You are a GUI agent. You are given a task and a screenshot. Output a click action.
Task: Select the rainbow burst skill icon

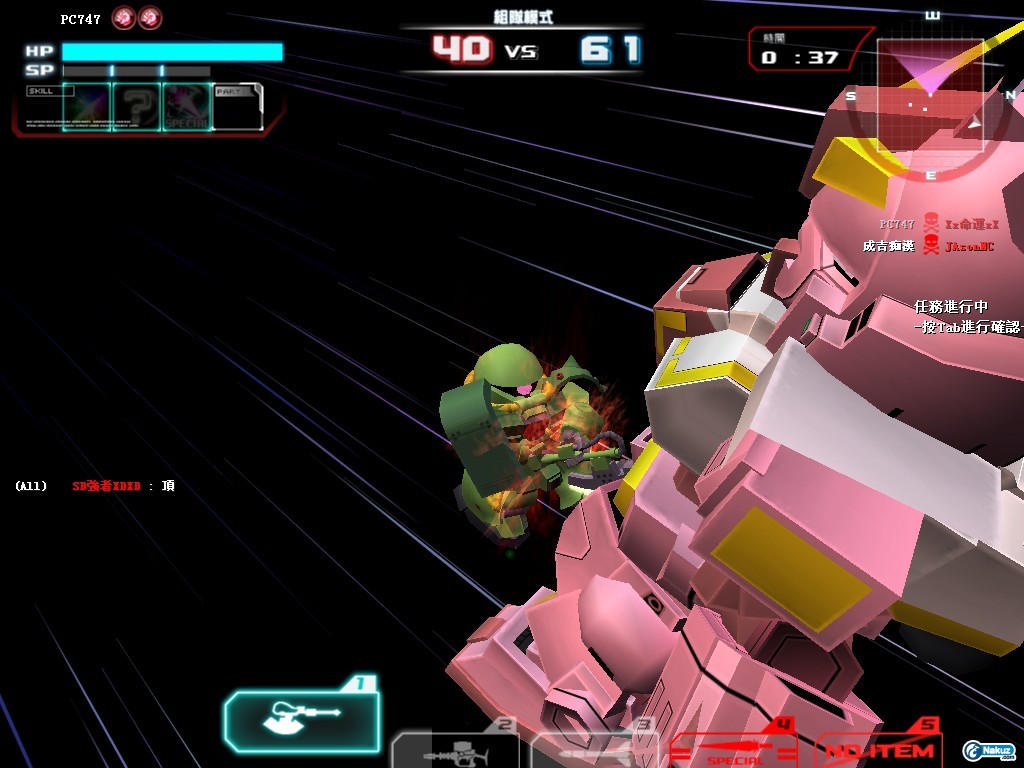click(x=87, y=107)
